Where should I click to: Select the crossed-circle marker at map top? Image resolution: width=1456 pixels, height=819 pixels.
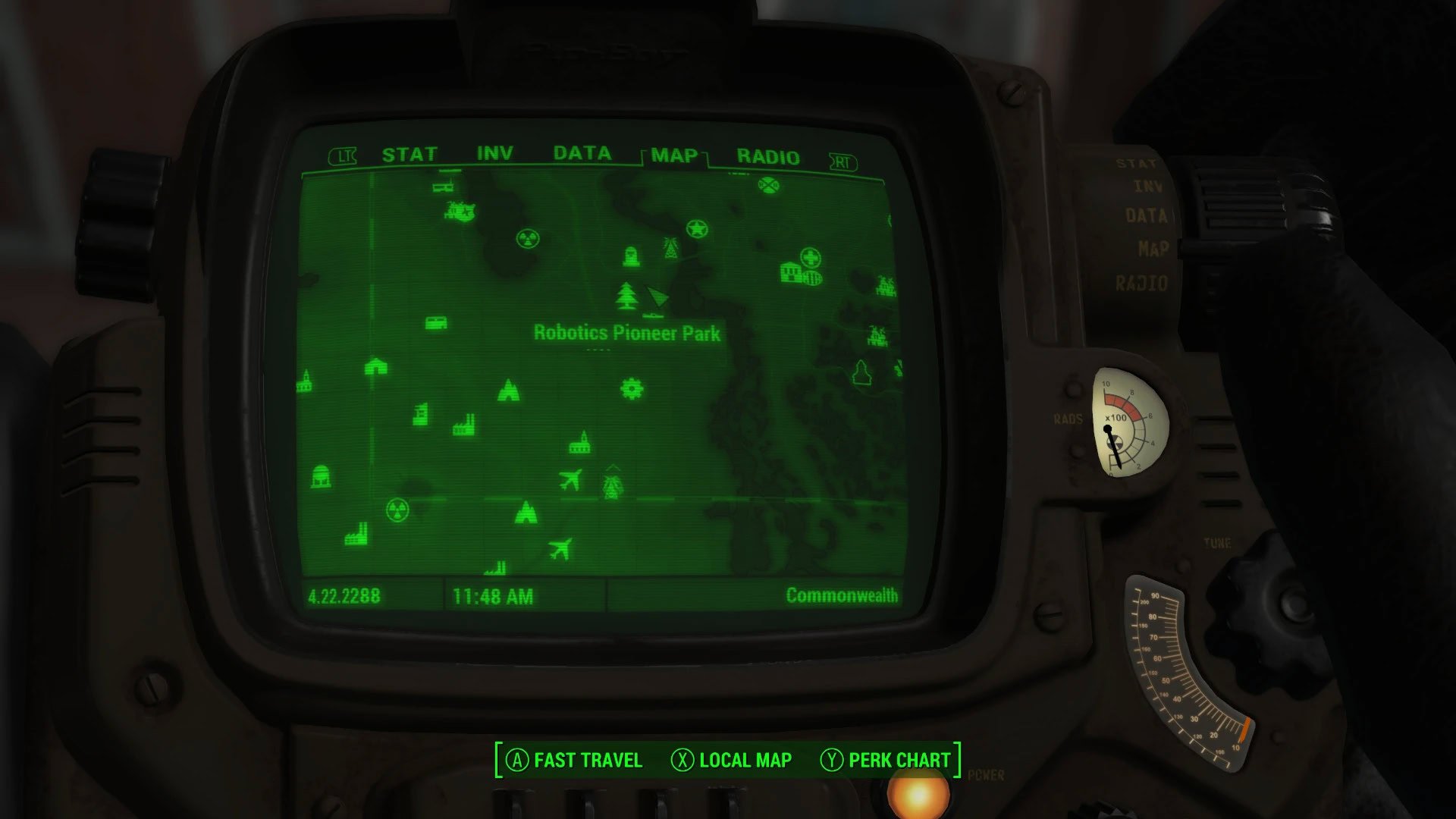pyautogui.click(x=768, y=185)
